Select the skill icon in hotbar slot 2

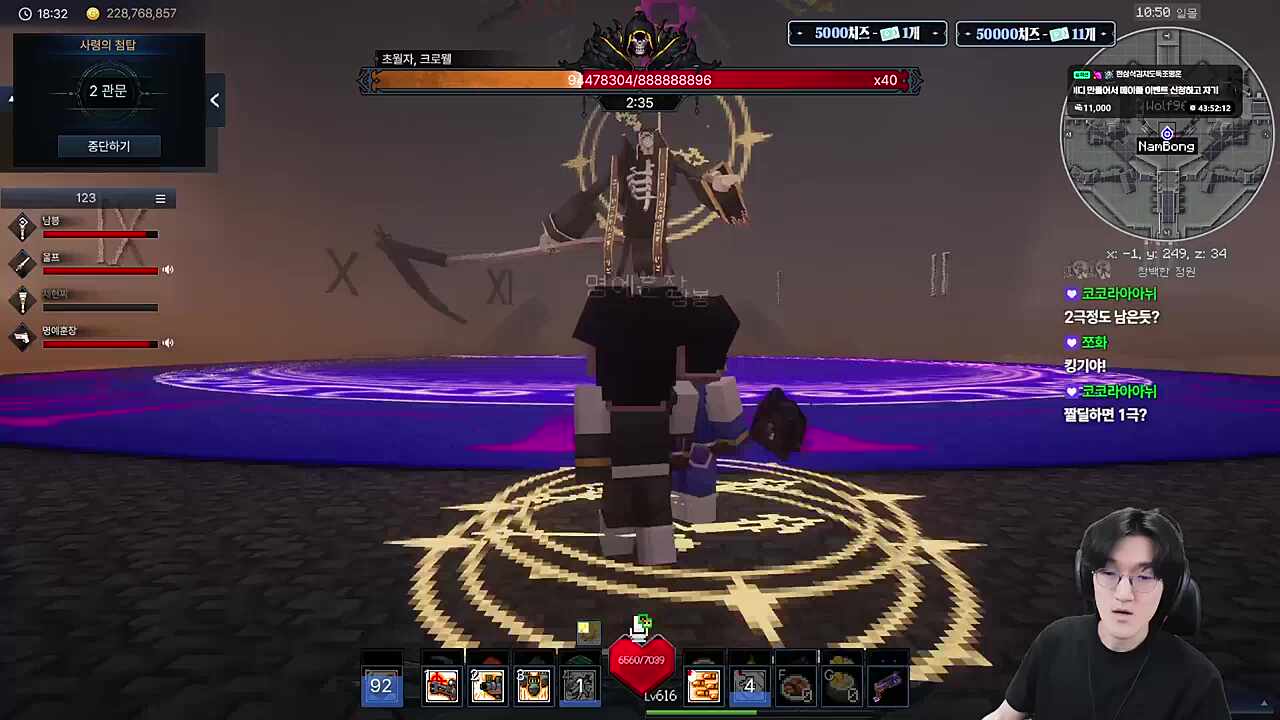(x=487, y=684)
